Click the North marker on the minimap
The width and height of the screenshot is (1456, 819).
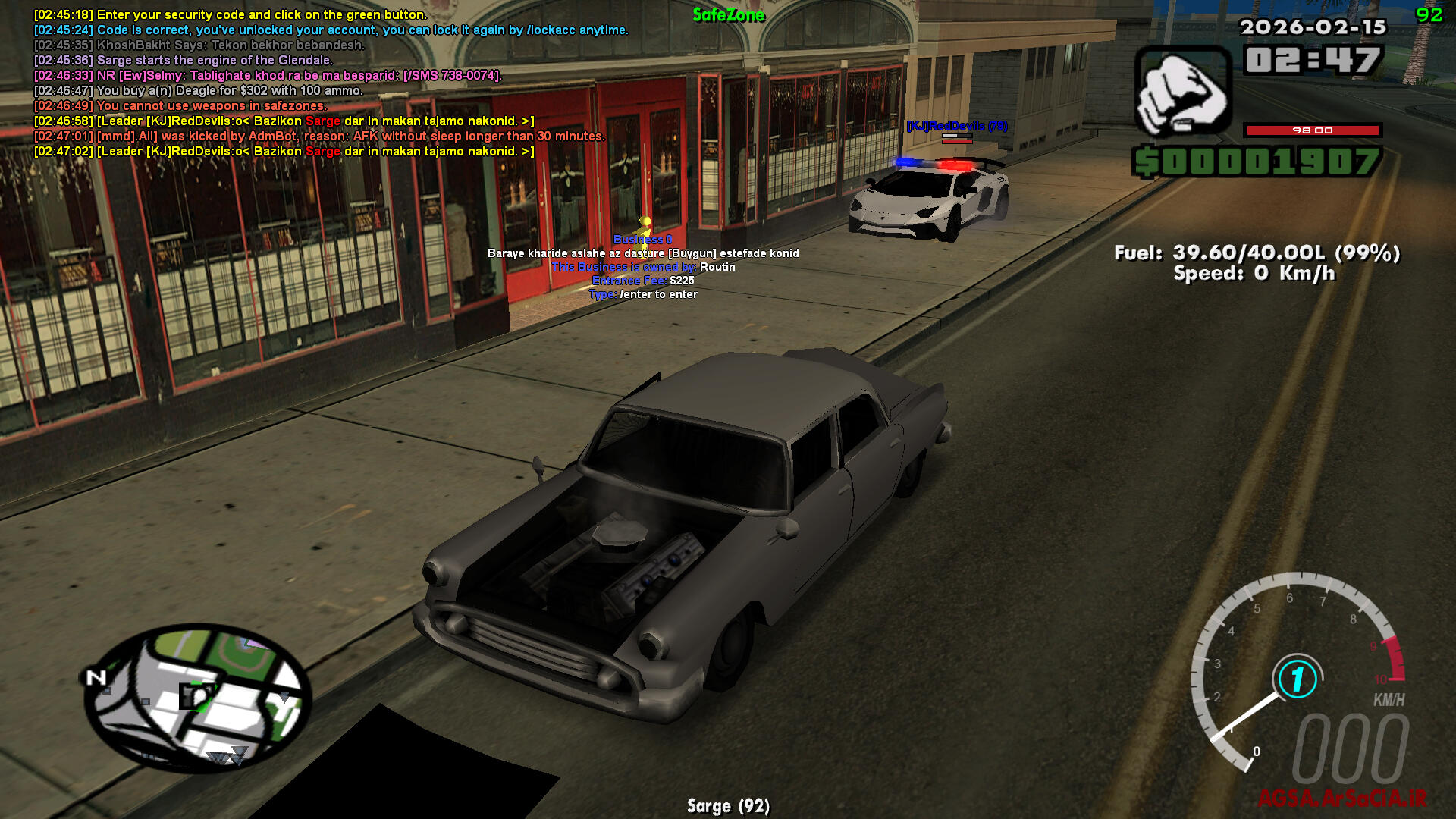(x=96, y=677)
